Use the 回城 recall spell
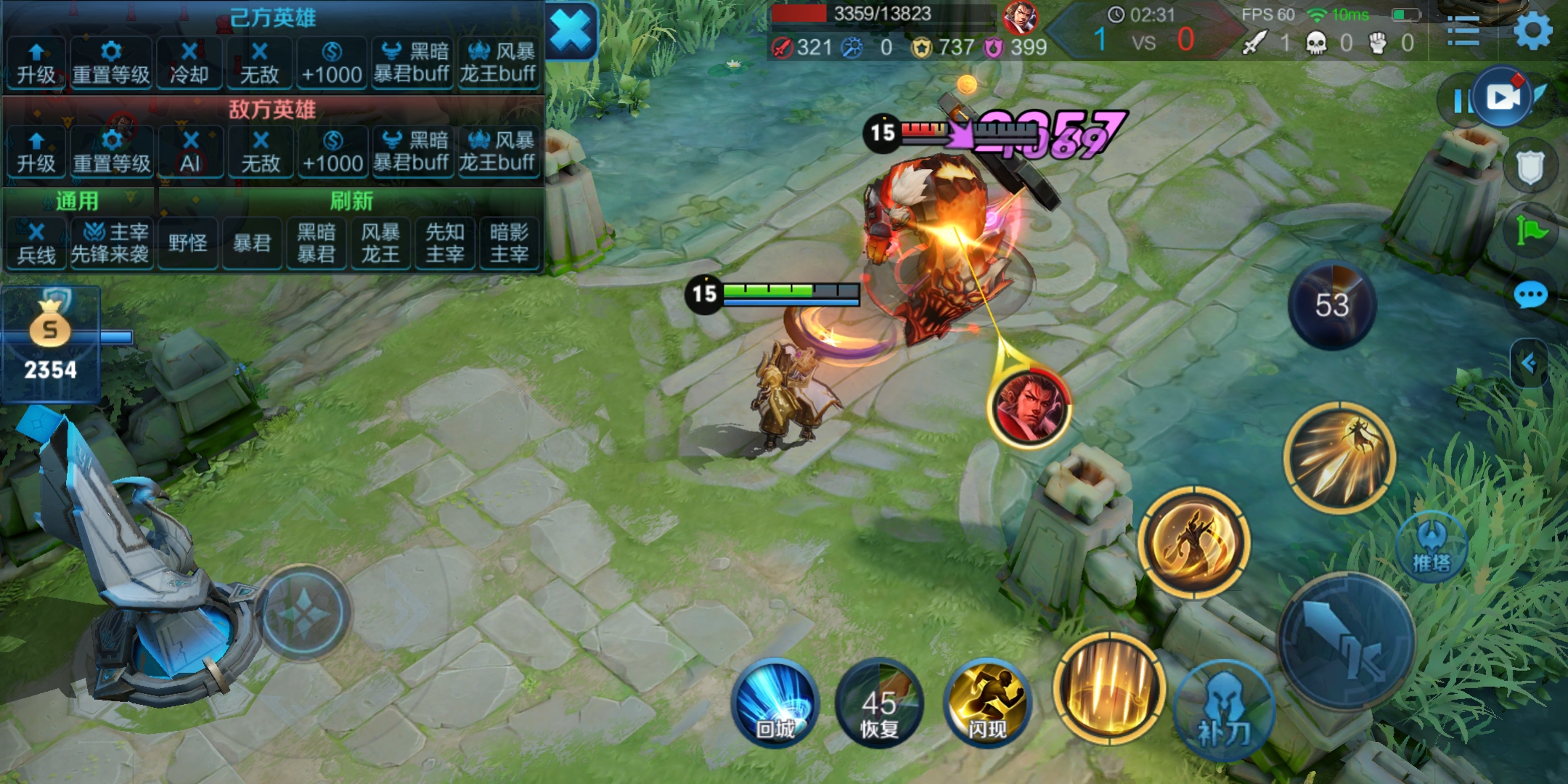Screen dimensions: 1568x784 click(x=775, y=703)
